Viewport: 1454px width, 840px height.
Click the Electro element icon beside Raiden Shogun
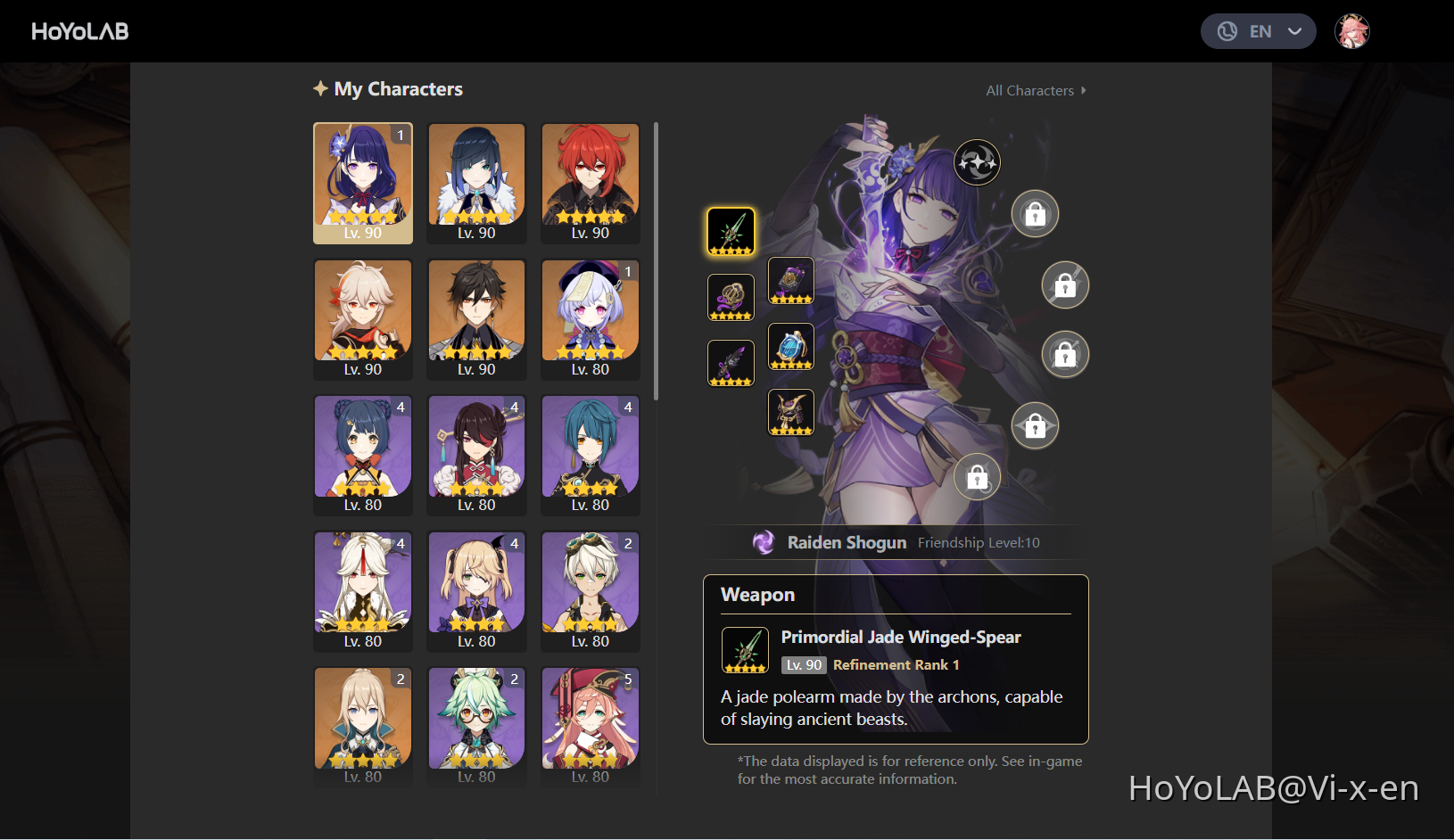coord(764,542)
